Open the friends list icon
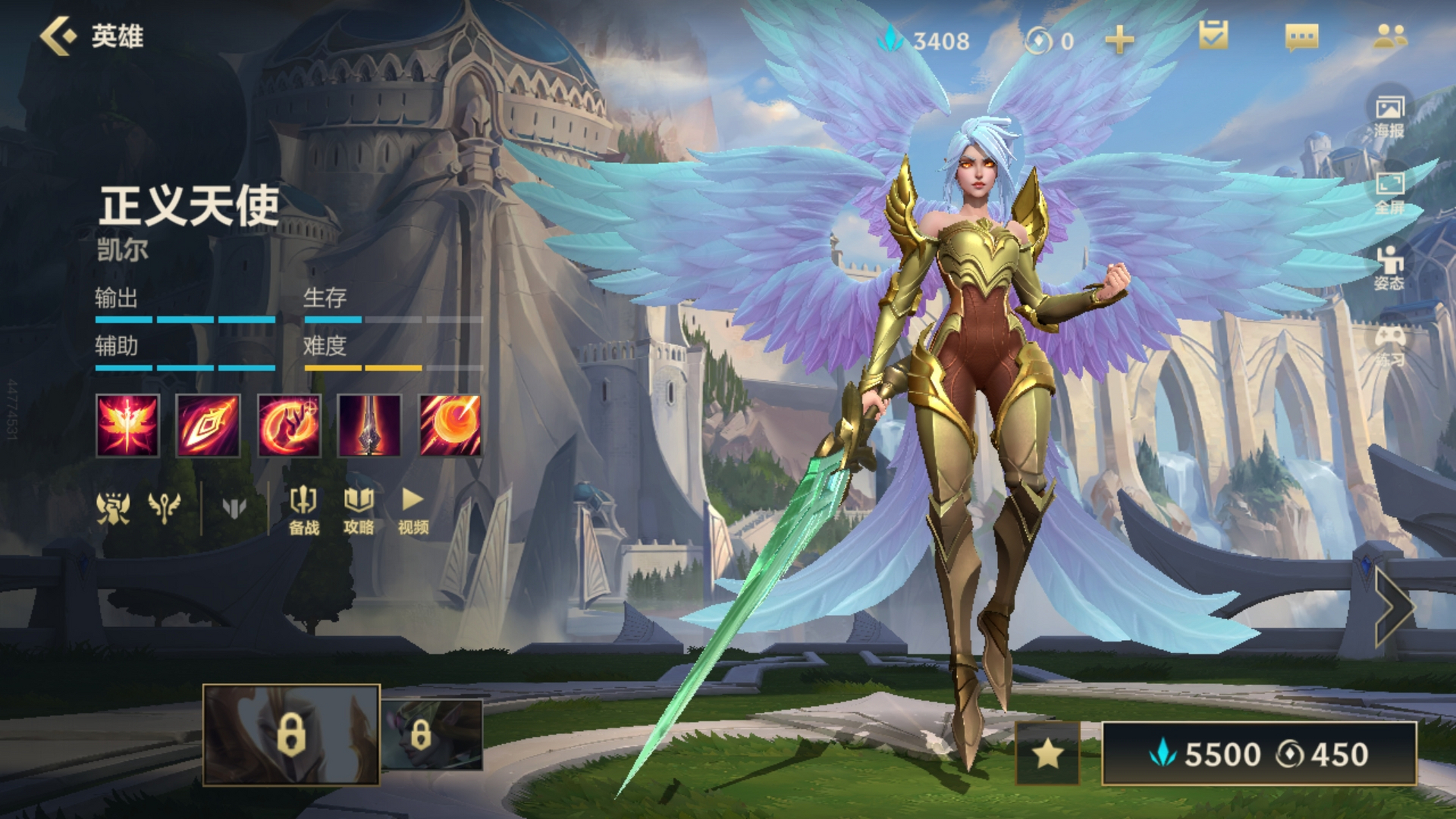1456x819 pixels. (x=1389, y=36)
